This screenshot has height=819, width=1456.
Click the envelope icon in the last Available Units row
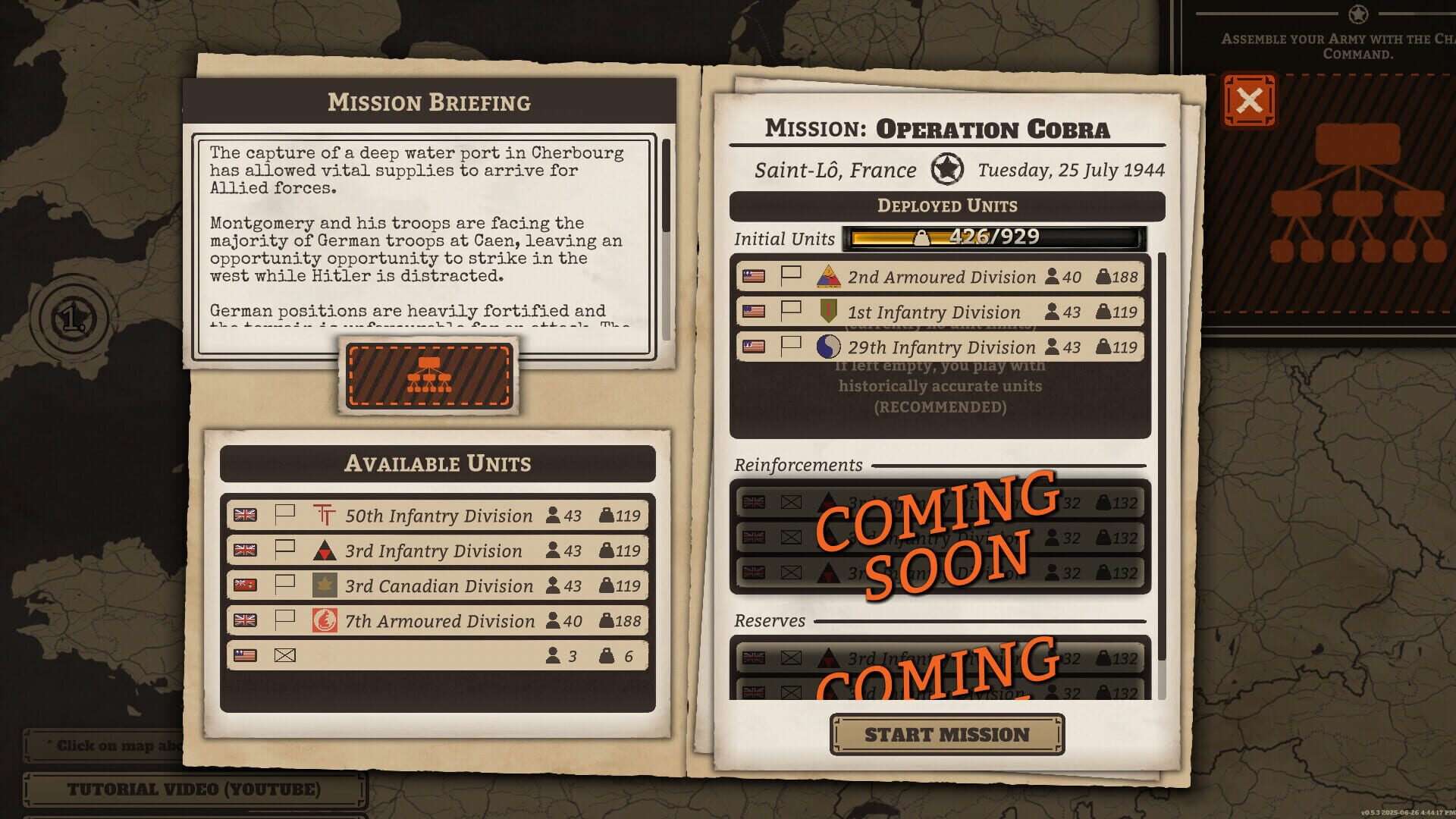287,655
